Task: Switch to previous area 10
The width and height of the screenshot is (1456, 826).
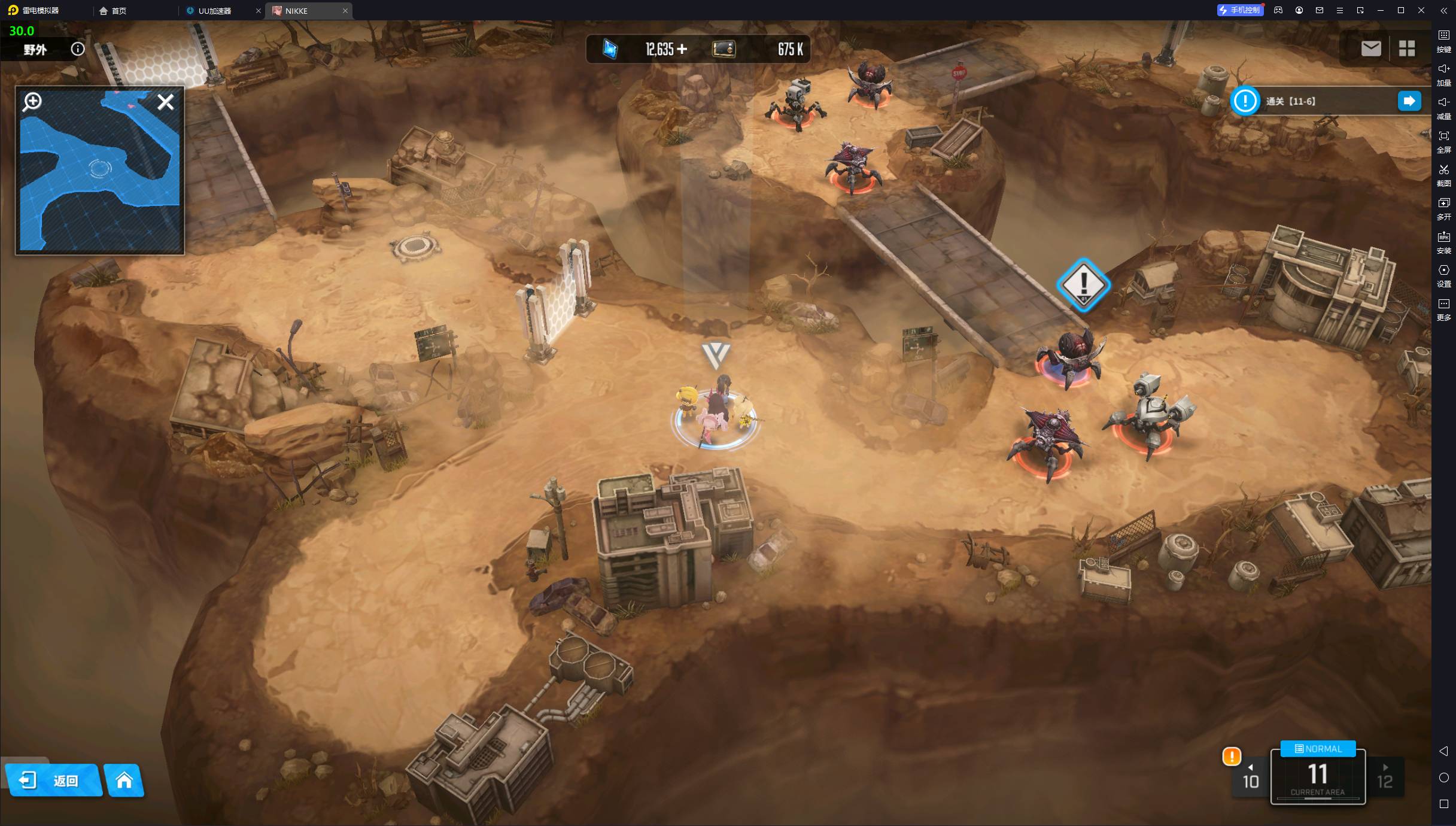Action: [x=1251, y=778]
